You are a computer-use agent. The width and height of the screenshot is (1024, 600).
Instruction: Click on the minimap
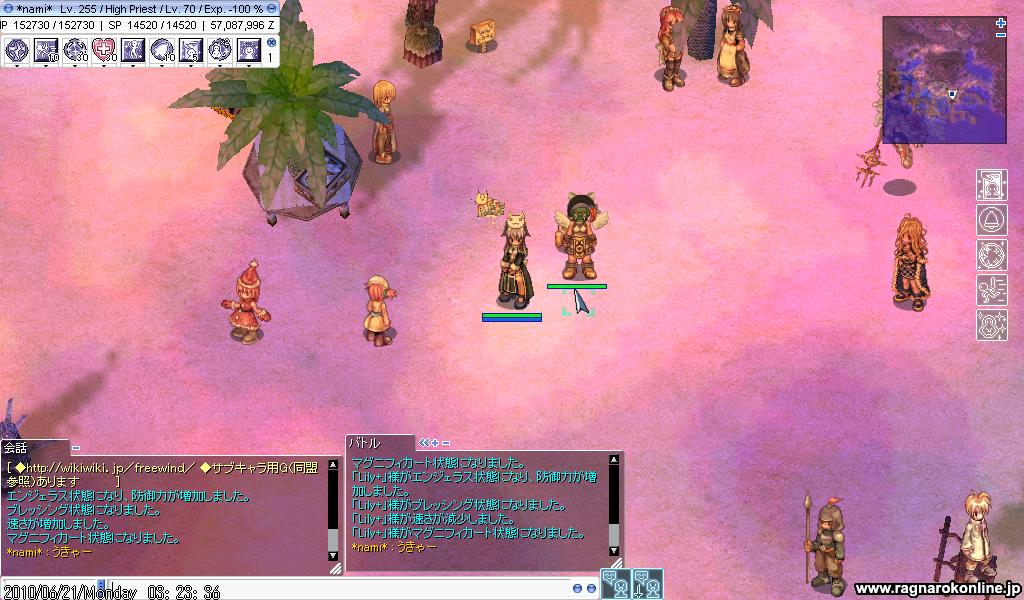click(x=944, y=80)
